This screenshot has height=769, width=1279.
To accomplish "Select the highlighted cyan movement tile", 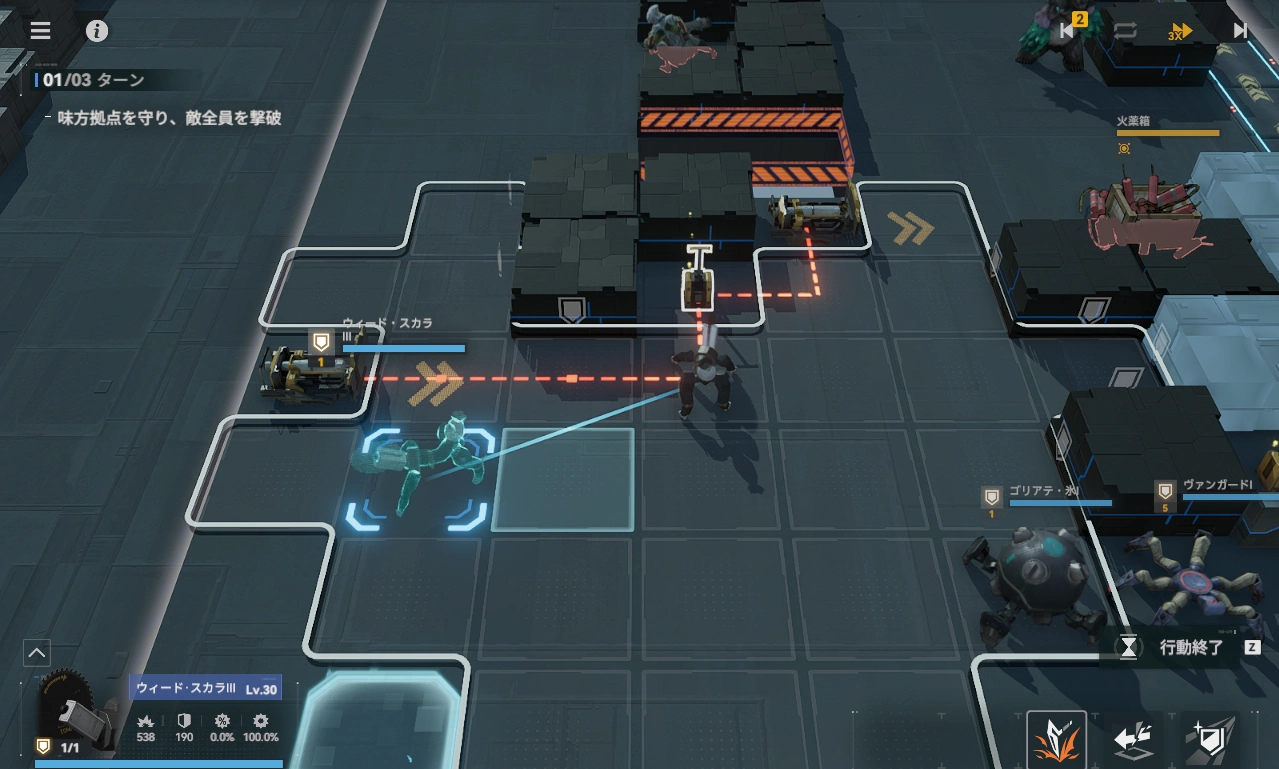I will pyautogui.click(x=564, y=479).
